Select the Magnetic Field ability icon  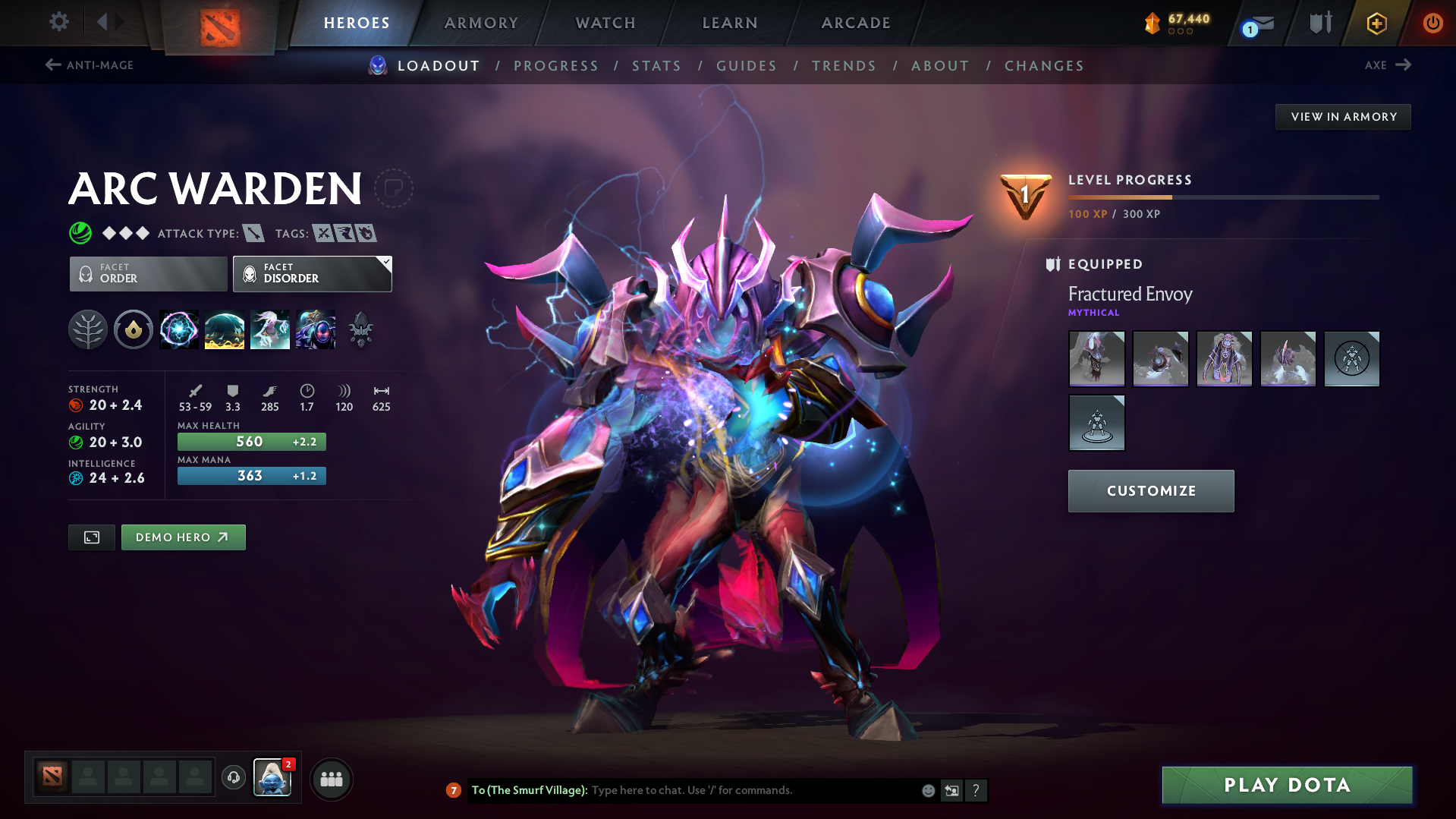225,329
